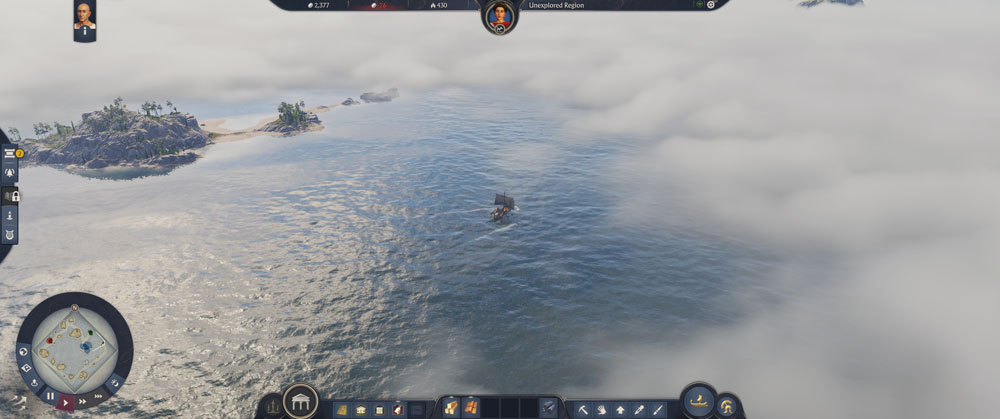Image resolution: width=1000 pixels, height=419 pixels.
Task: Open the player portrait at top centre
Action: point(499,16)
